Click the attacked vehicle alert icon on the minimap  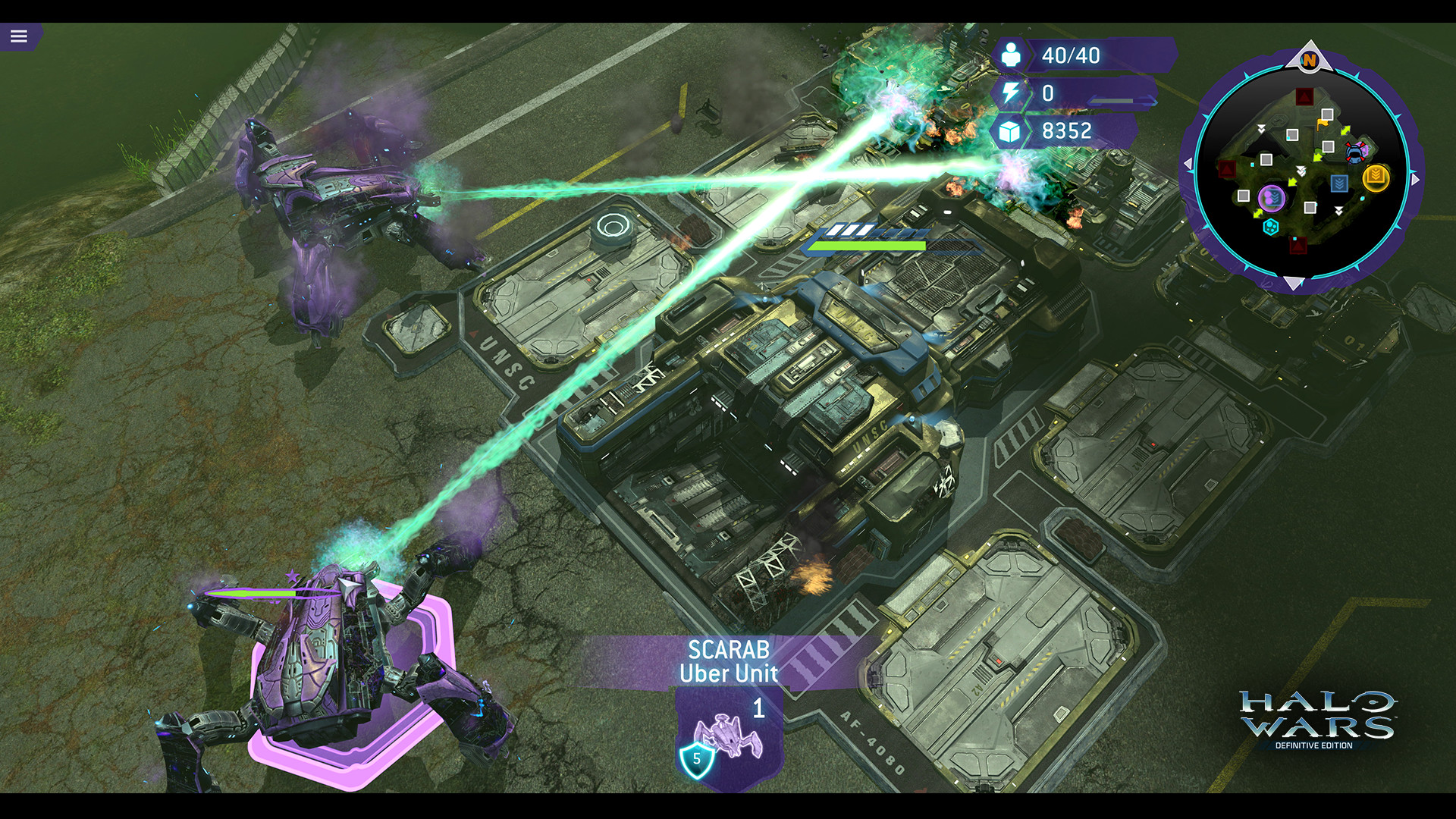pos(1355,153)
